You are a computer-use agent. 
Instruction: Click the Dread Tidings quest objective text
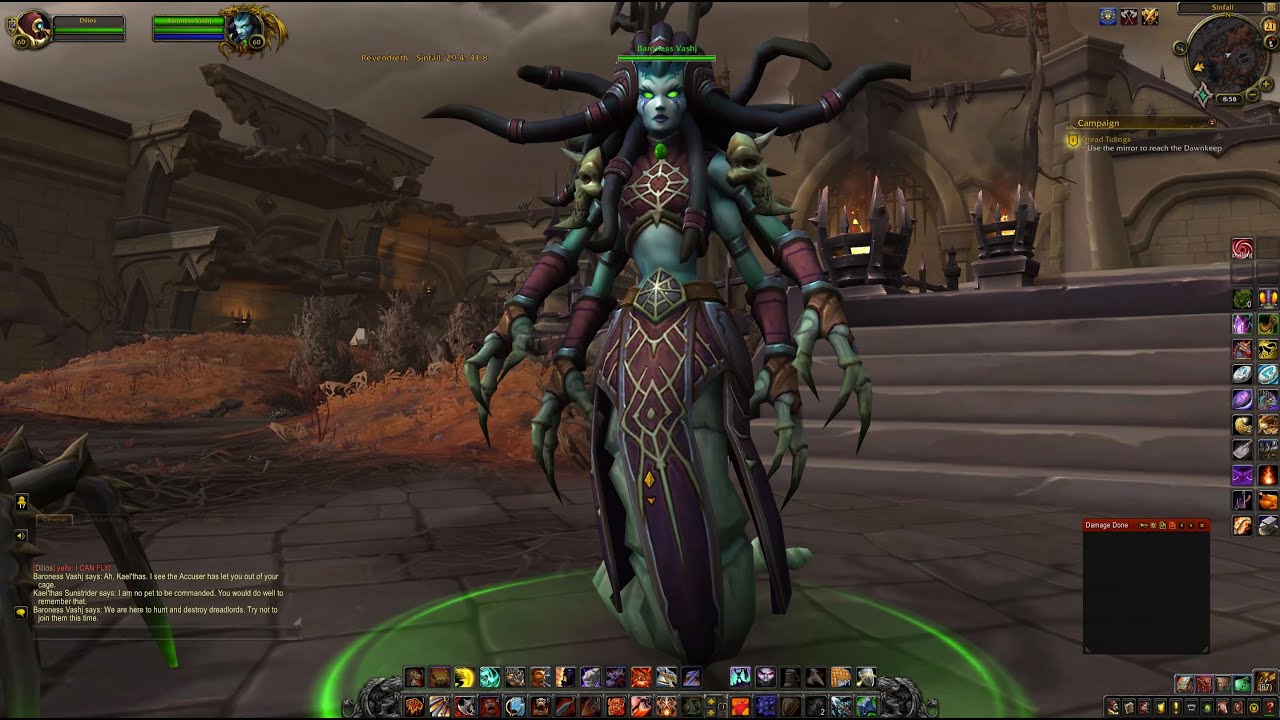1106,139
